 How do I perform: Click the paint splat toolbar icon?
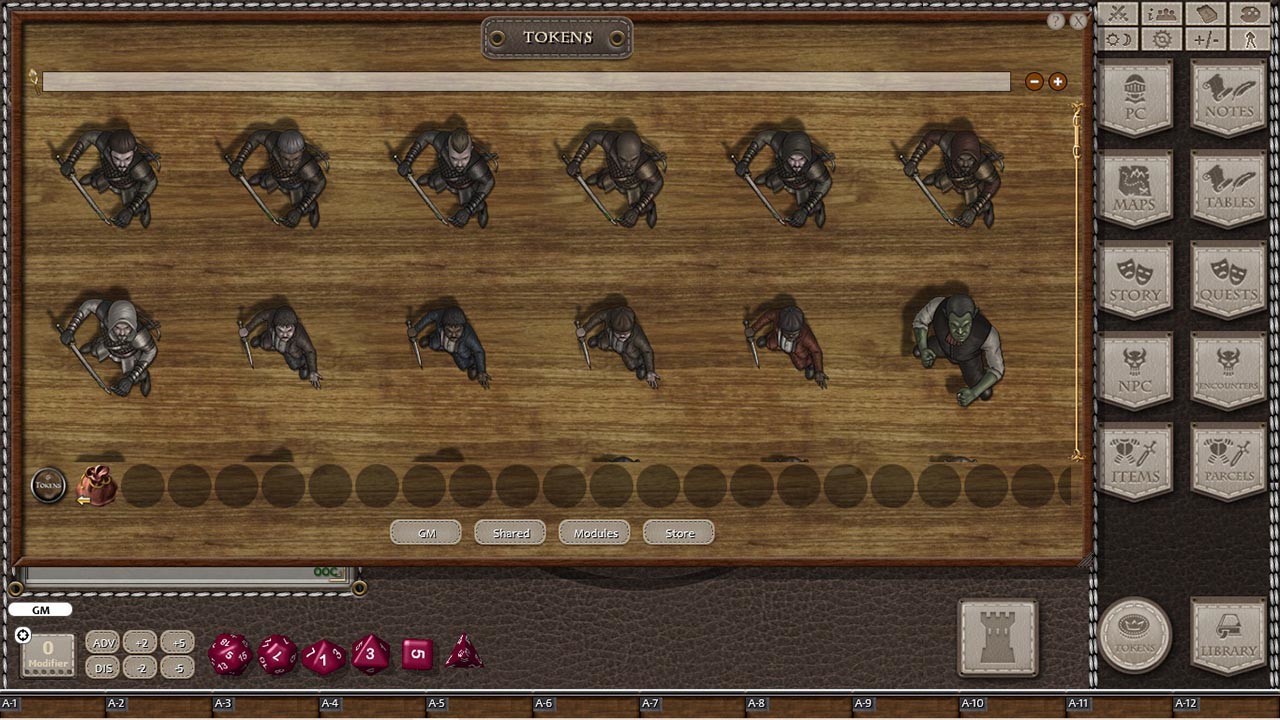click(x=1250, y=13)
